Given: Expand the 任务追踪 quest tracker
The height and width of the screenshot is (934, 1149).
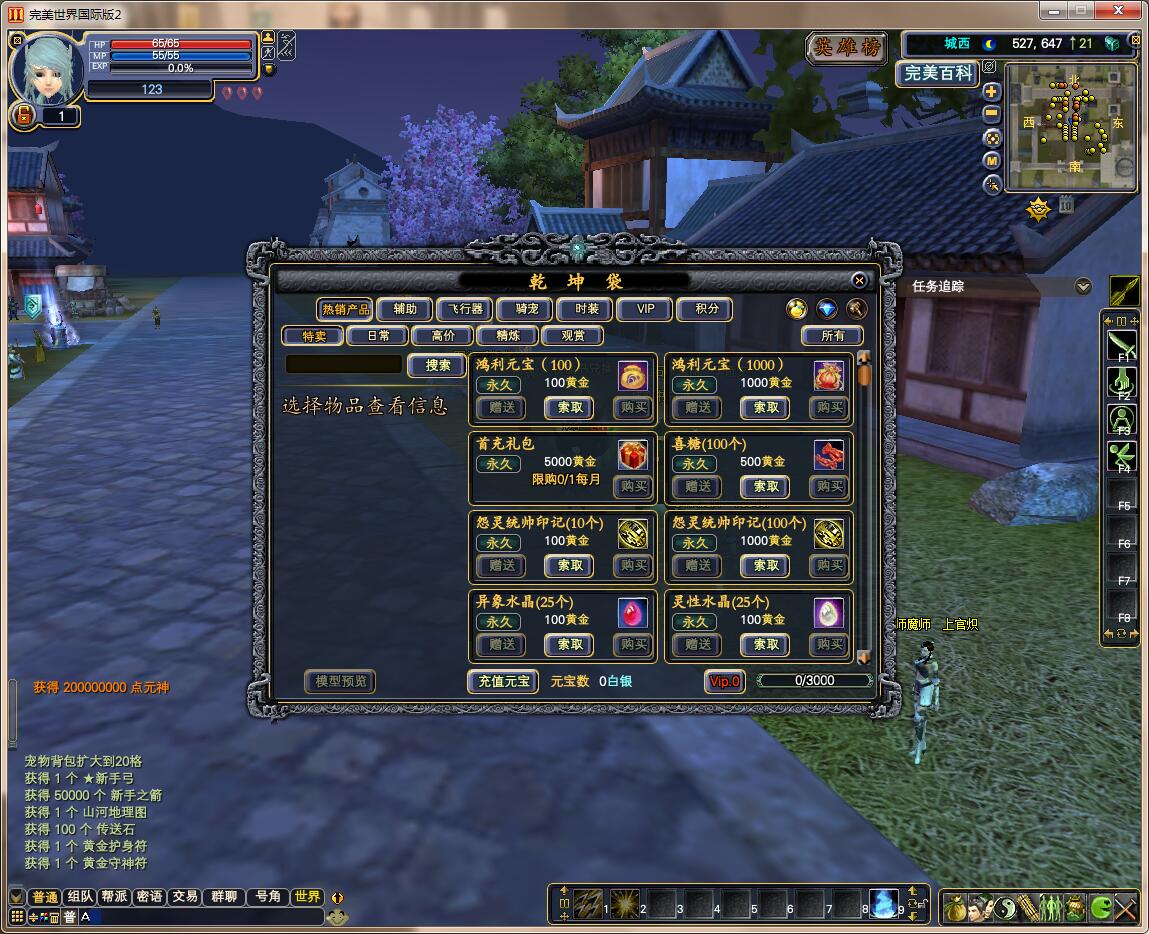Looking at the screenshot, I should (x=1082, y=287).
